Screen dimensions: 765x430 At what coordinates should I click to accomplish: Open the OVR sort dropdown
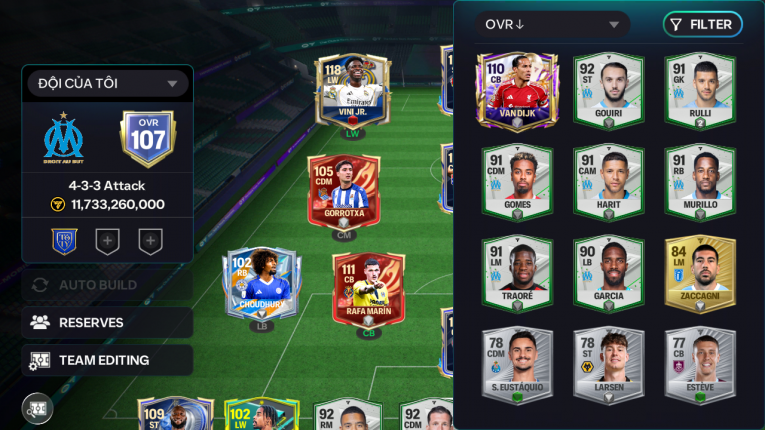pos(551,24)
